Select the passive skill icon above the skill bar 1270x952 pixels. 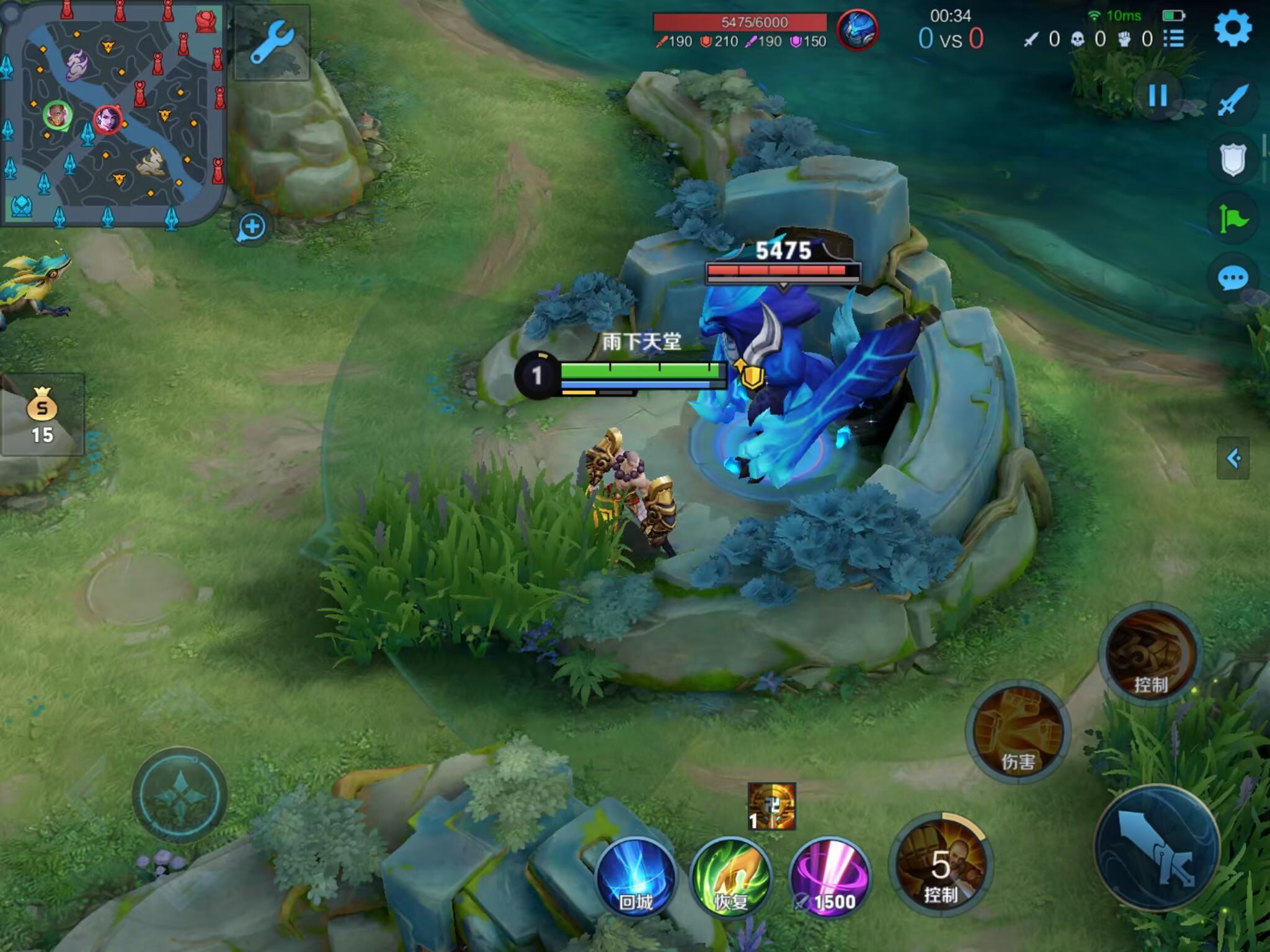click(x=771, y=806)
